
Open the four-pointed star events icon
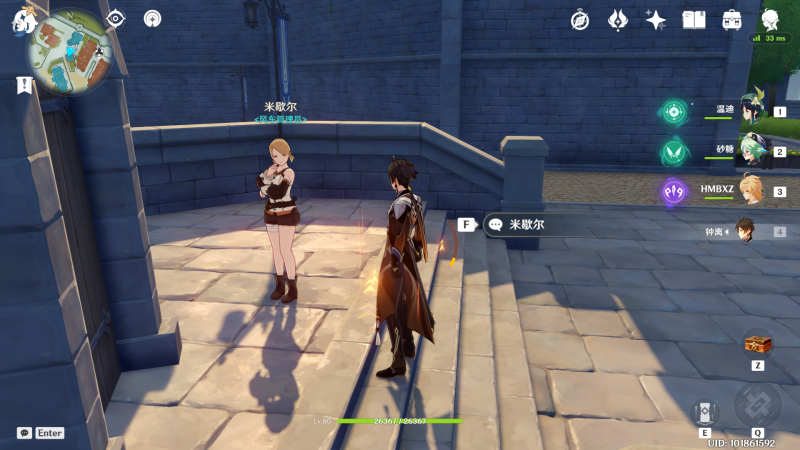[x=656, y=20]
